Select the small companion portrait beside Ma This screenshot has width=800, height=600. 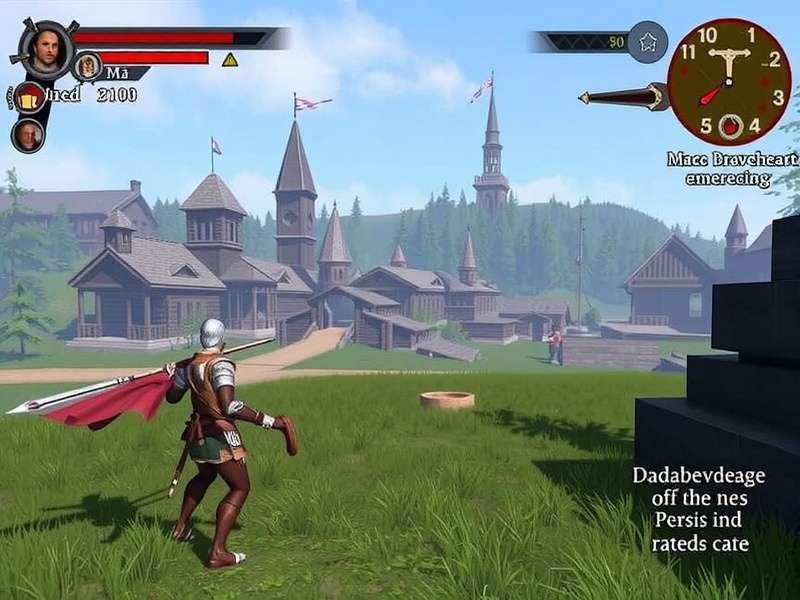click(88, 67)
